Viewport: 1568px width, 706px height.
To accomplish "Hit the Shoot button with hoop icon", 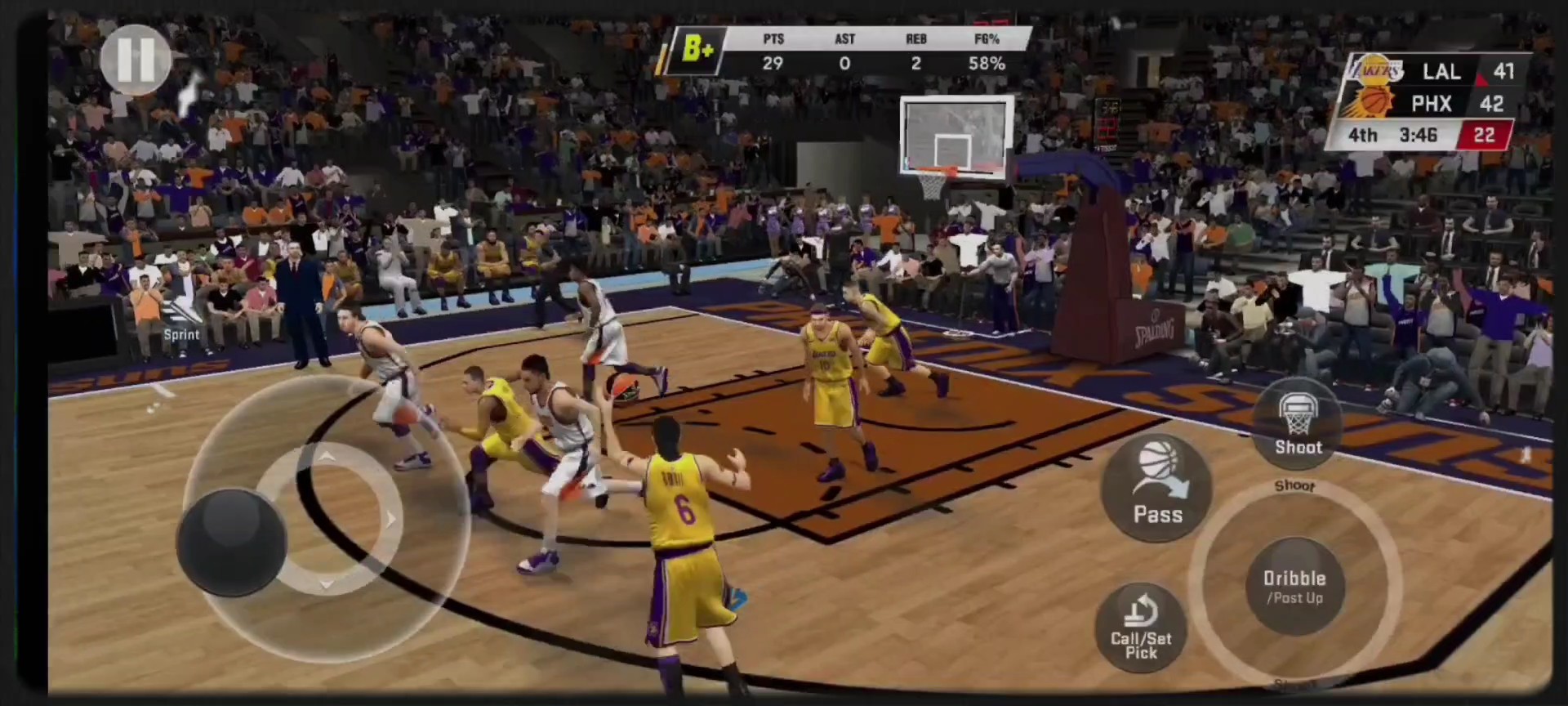I will tap(1297, 423).
